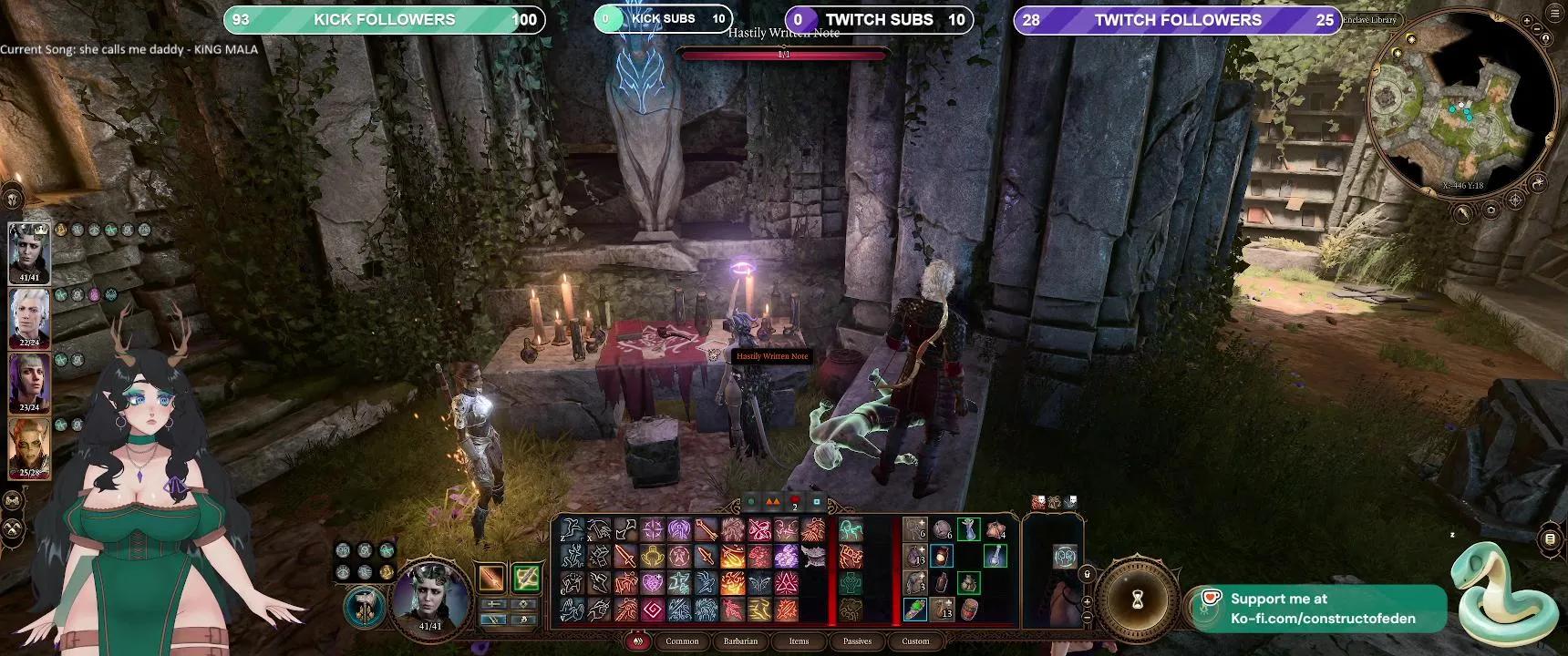The width and height of the screenshot is (1568, 656).
Task: Toggle the hotbar lock padlock
Action: 1088,572
